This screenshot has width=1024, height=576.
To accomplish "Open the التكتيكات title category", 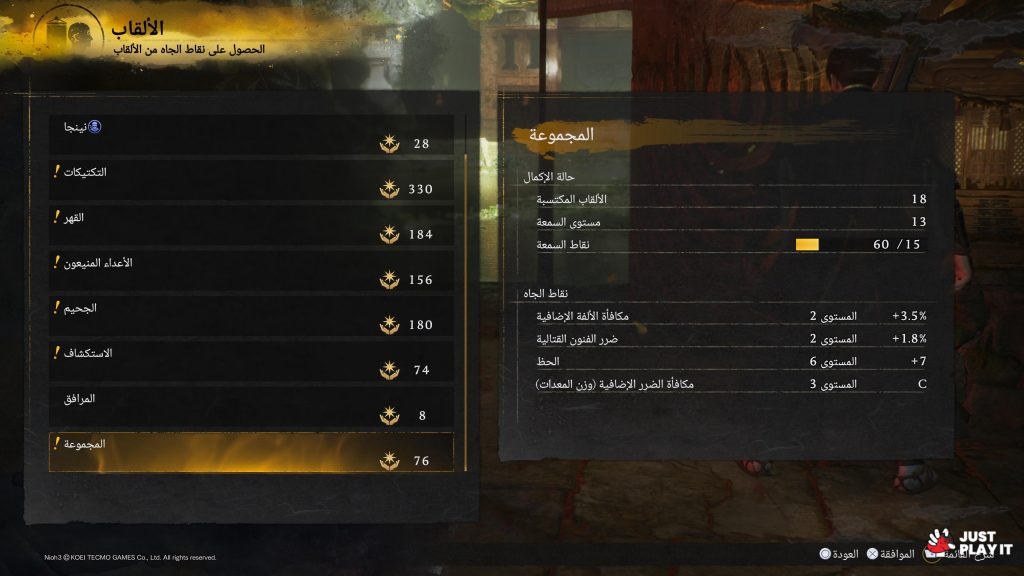I will [251, 180].
